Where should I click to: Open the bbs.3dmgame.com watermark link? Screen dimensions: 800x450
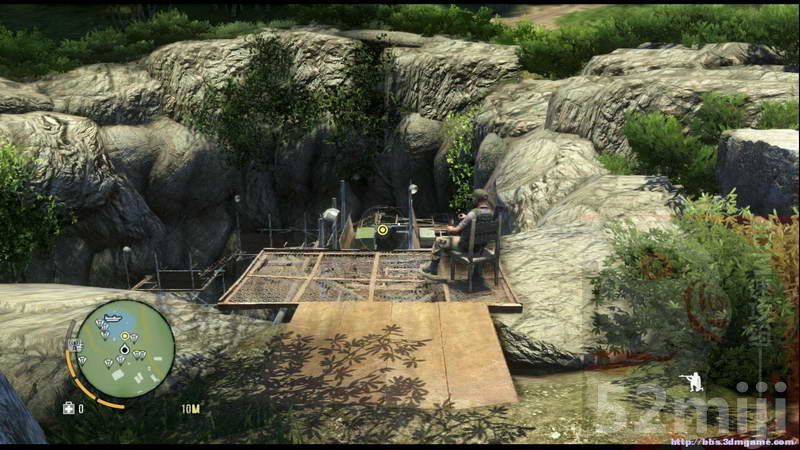pyautogui.click(x=732, y=442)
